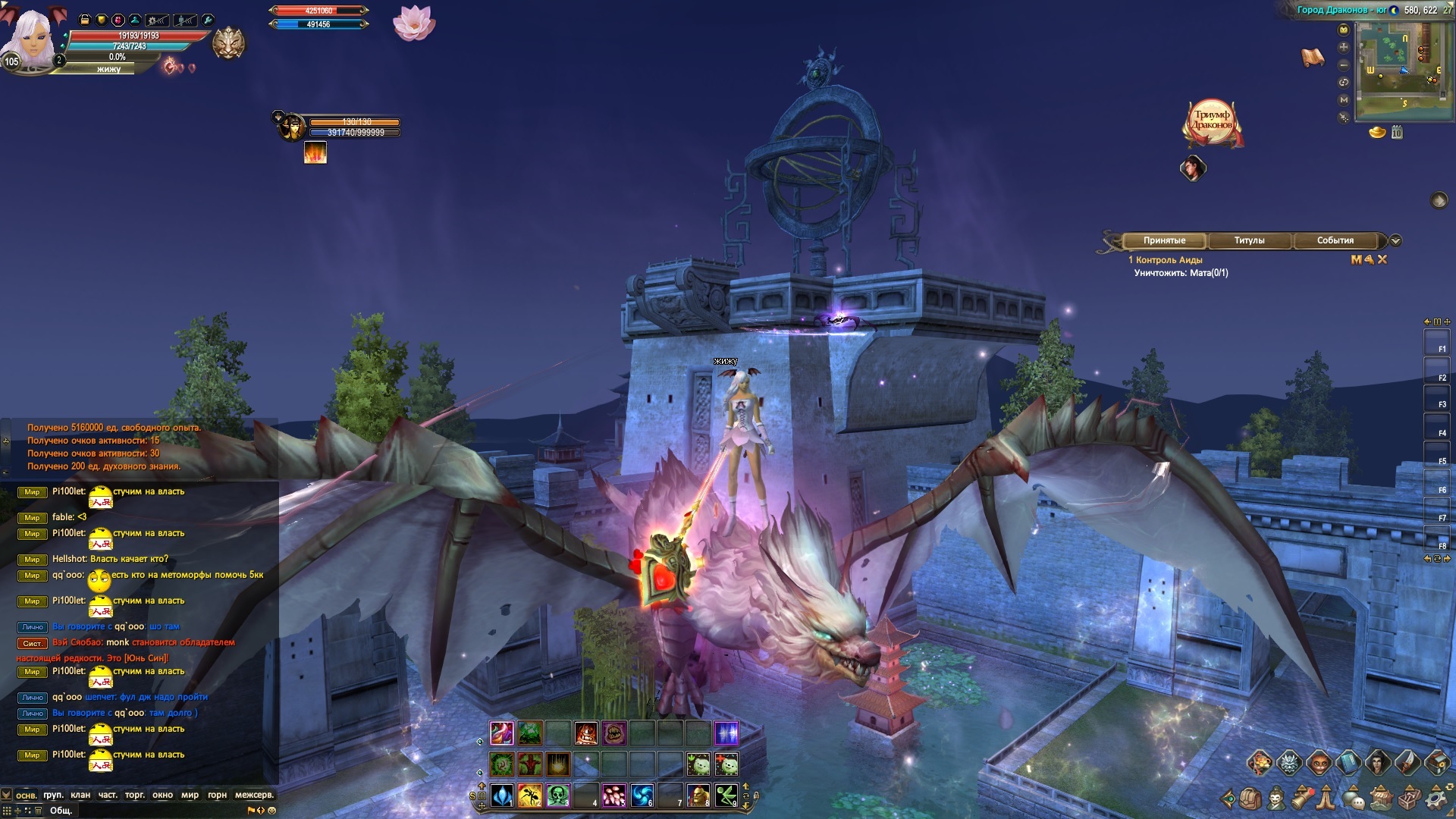Open the world map with the M button

point(1344,99)
